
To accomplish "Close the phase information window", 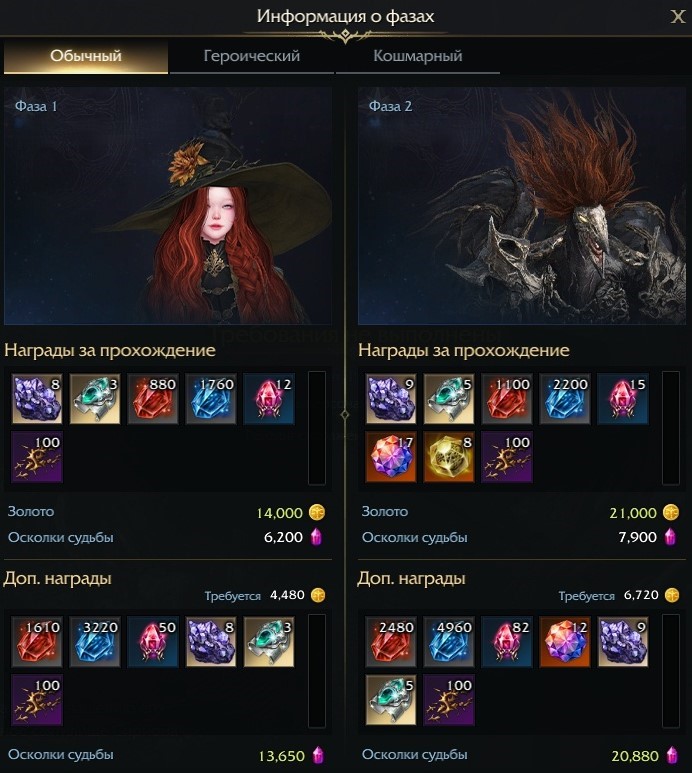I will (677, 16).
